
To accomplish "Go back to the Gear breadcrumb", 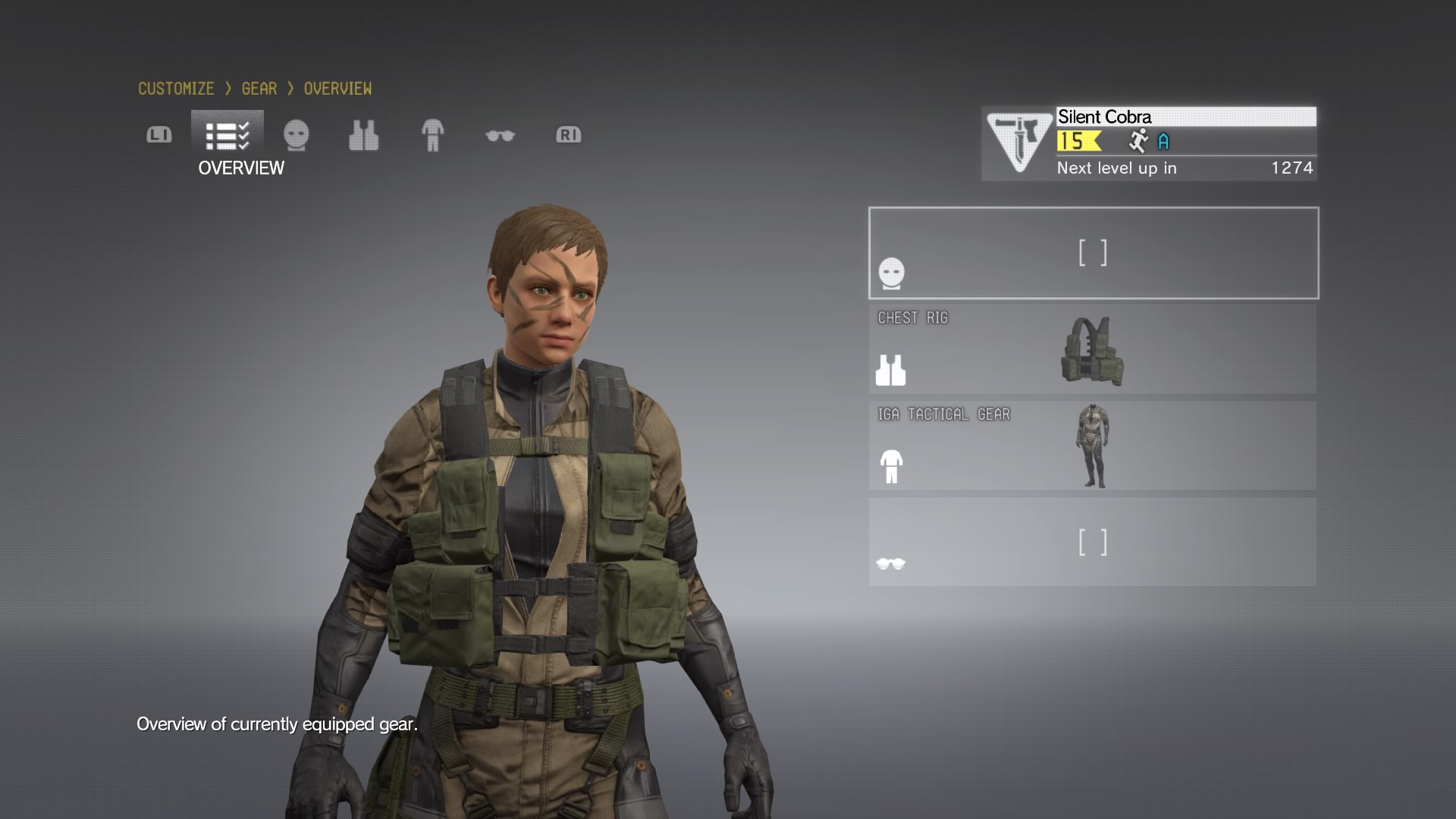I will pos(259,89).
